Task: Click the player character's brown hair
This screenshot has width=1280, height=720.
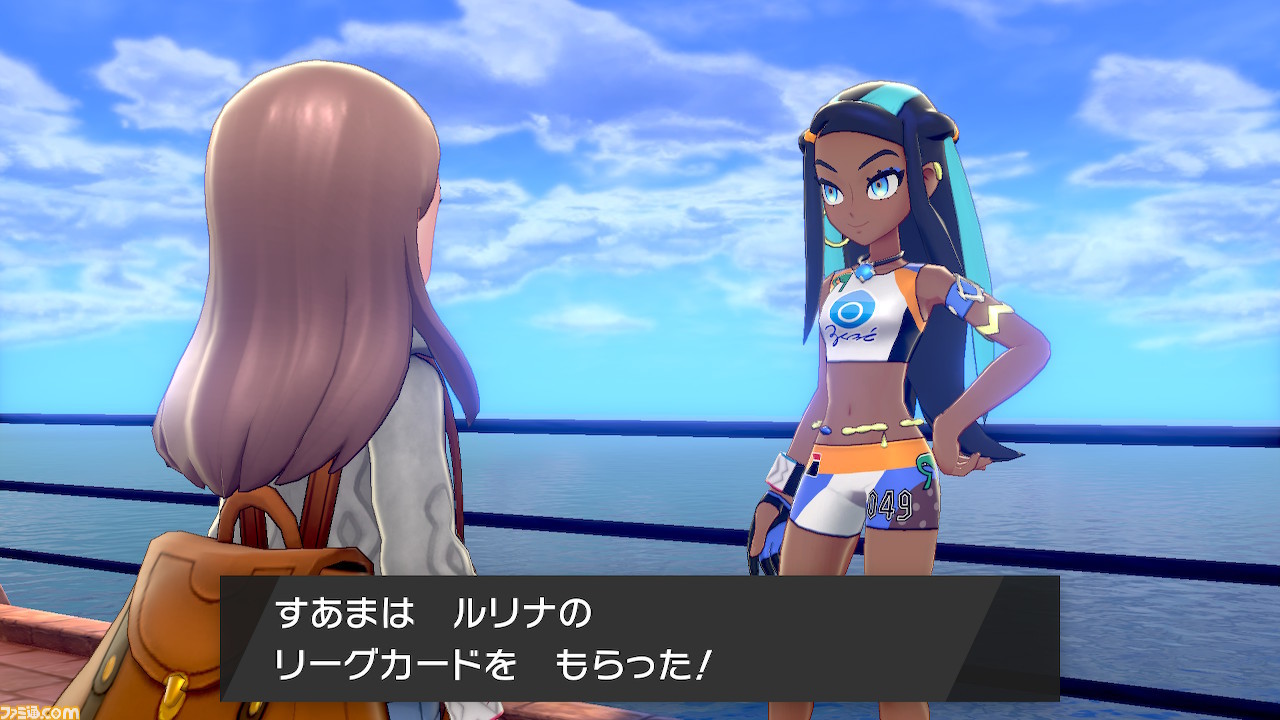Action: (310, 250)
